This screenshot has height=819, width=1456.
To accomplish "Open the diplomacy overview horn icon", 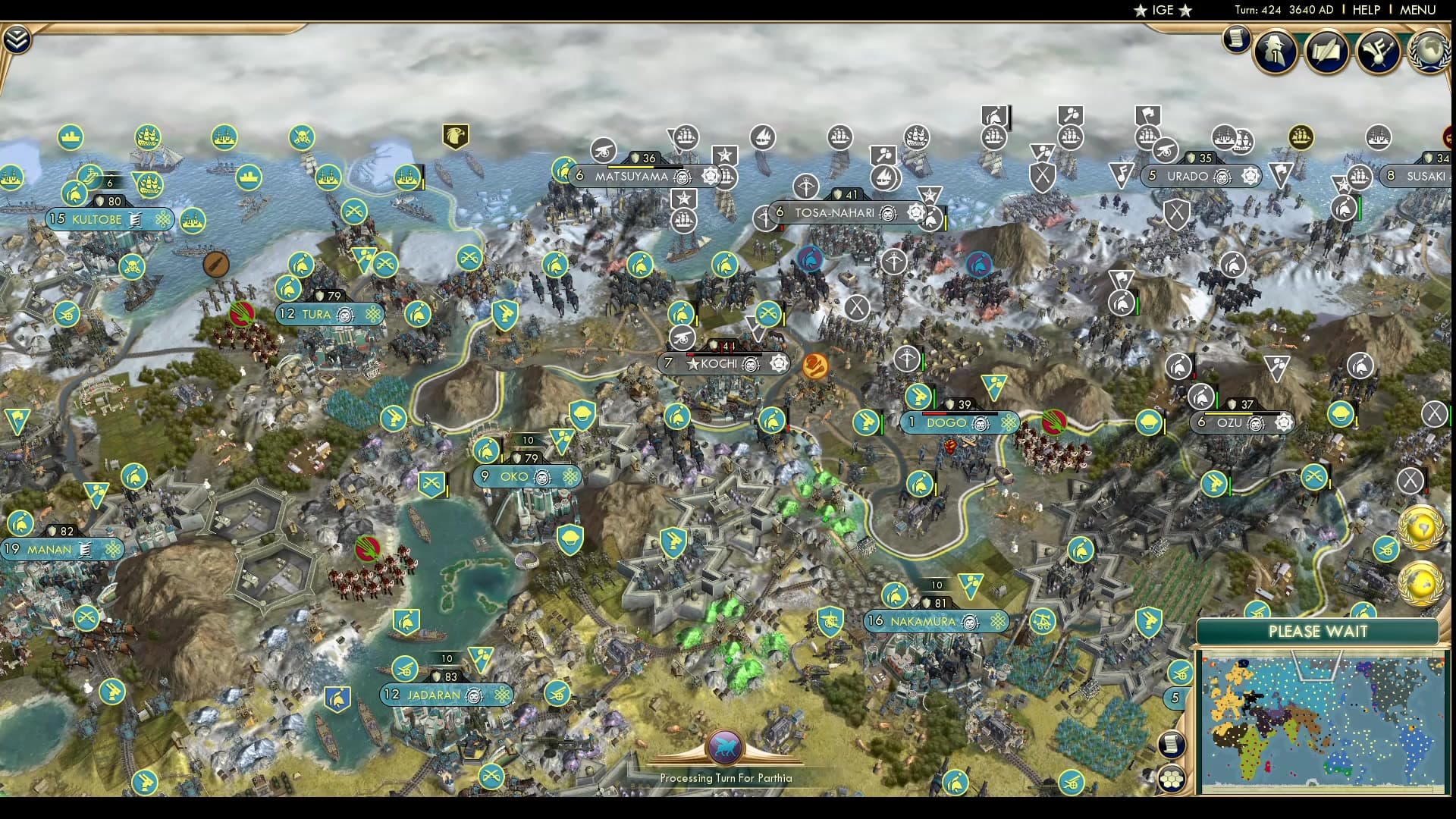I will click(x=1378, y=52).
